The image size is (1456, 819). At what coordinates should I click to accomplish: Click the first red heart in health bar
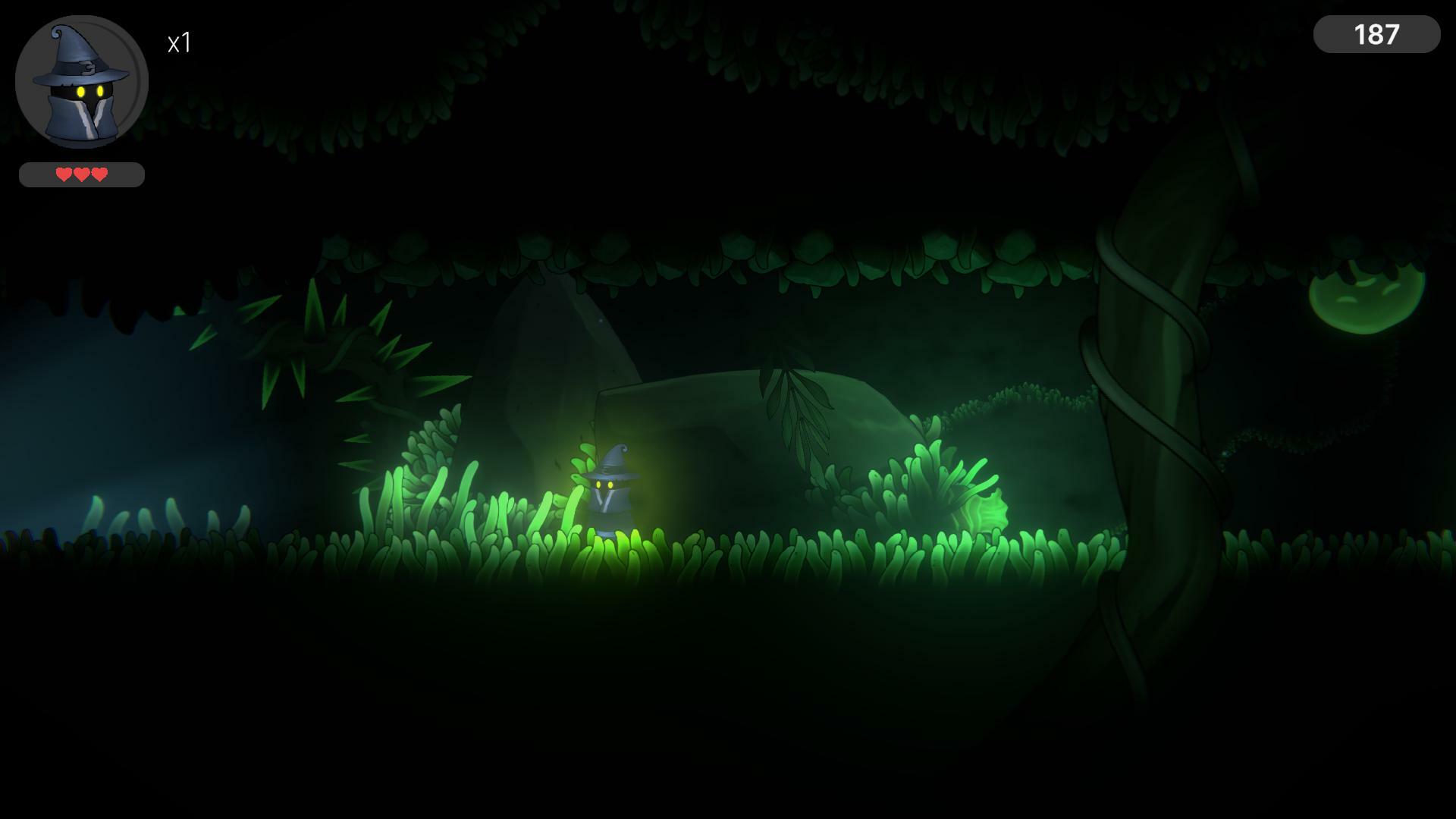(x=62, y=175)
